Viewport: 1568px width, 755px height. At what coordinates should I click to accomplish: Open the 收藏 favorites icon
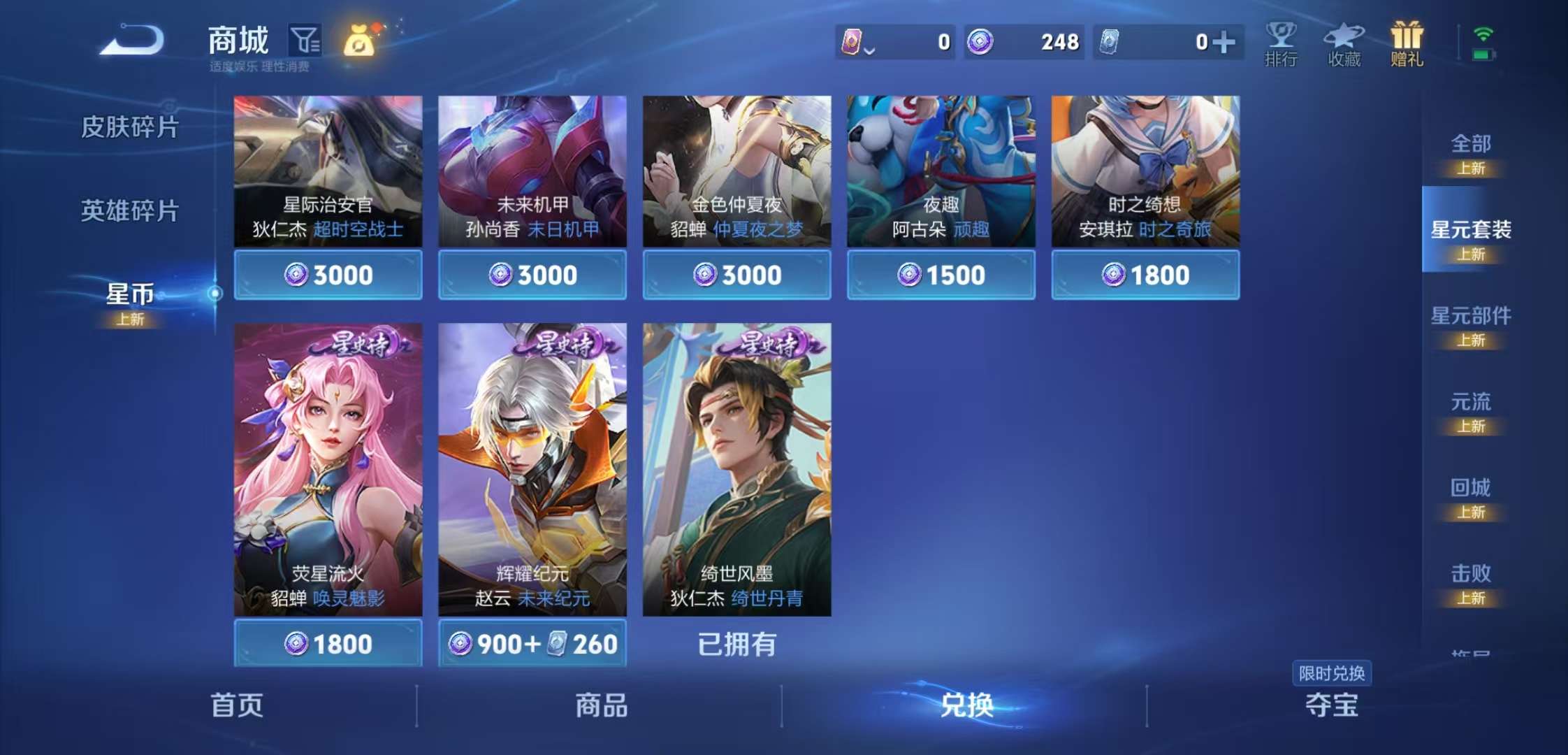coord(1345,42)
